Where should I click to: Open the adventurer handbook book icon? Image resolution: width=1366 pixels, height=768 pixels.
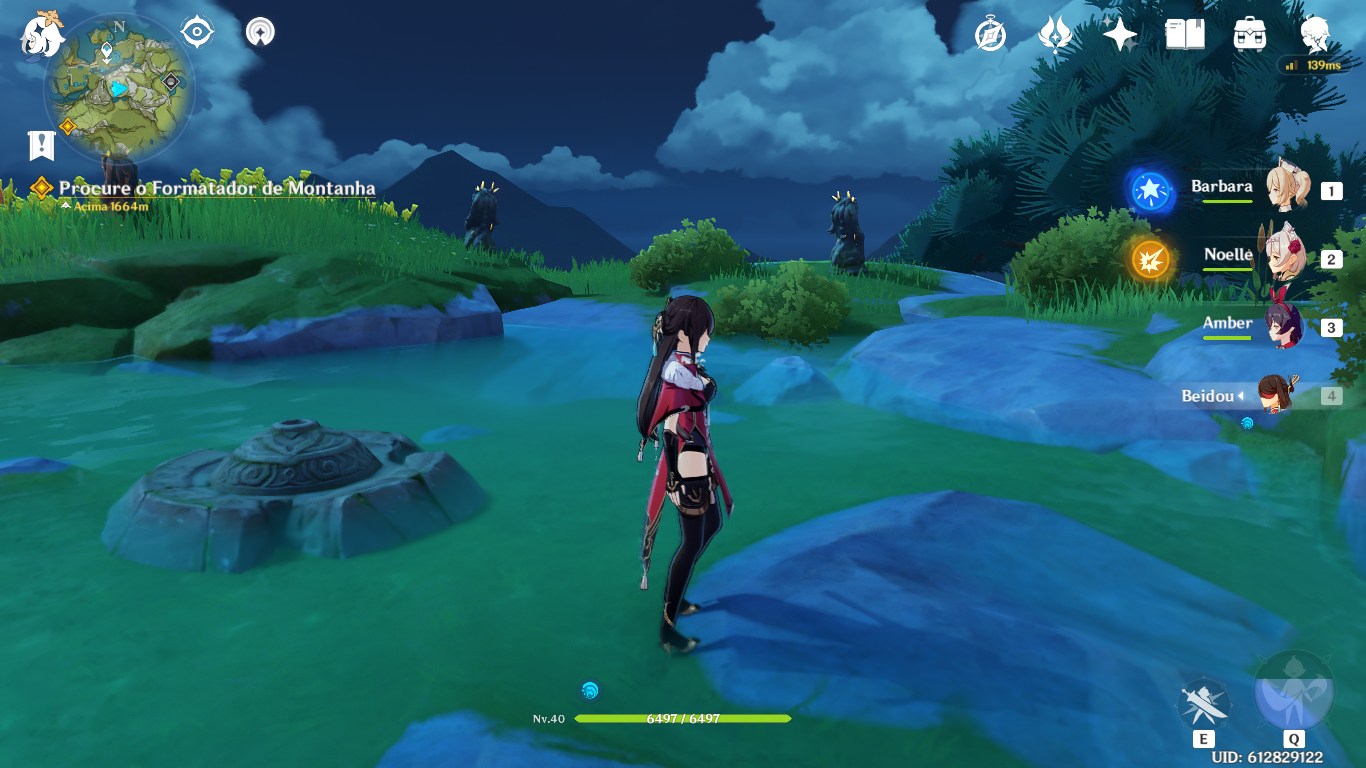pyautogui.click(x=1185, y=35)
